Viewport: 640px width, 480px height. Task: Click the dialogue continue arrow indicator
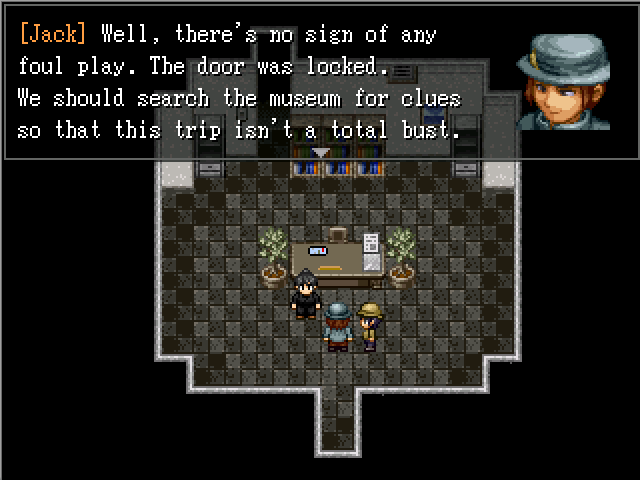coord(320,152)
